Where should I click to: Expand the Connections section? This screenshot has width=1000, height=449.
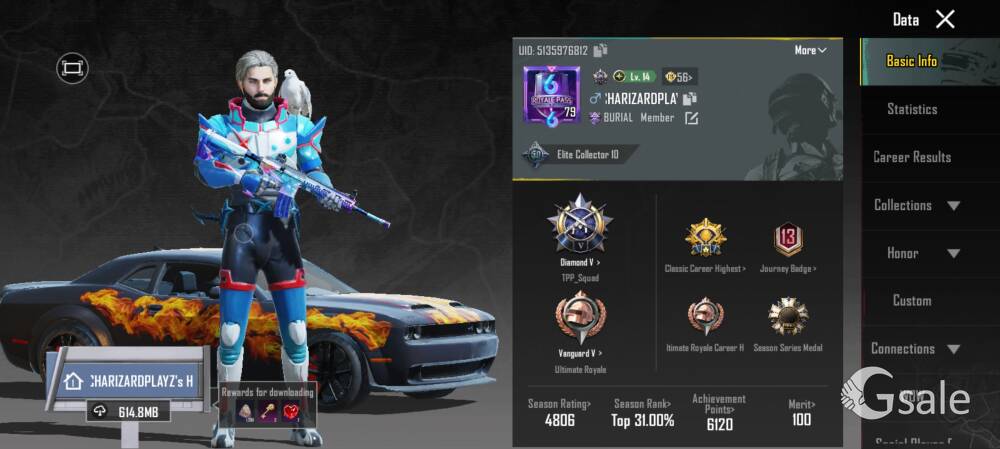point(915,348)
